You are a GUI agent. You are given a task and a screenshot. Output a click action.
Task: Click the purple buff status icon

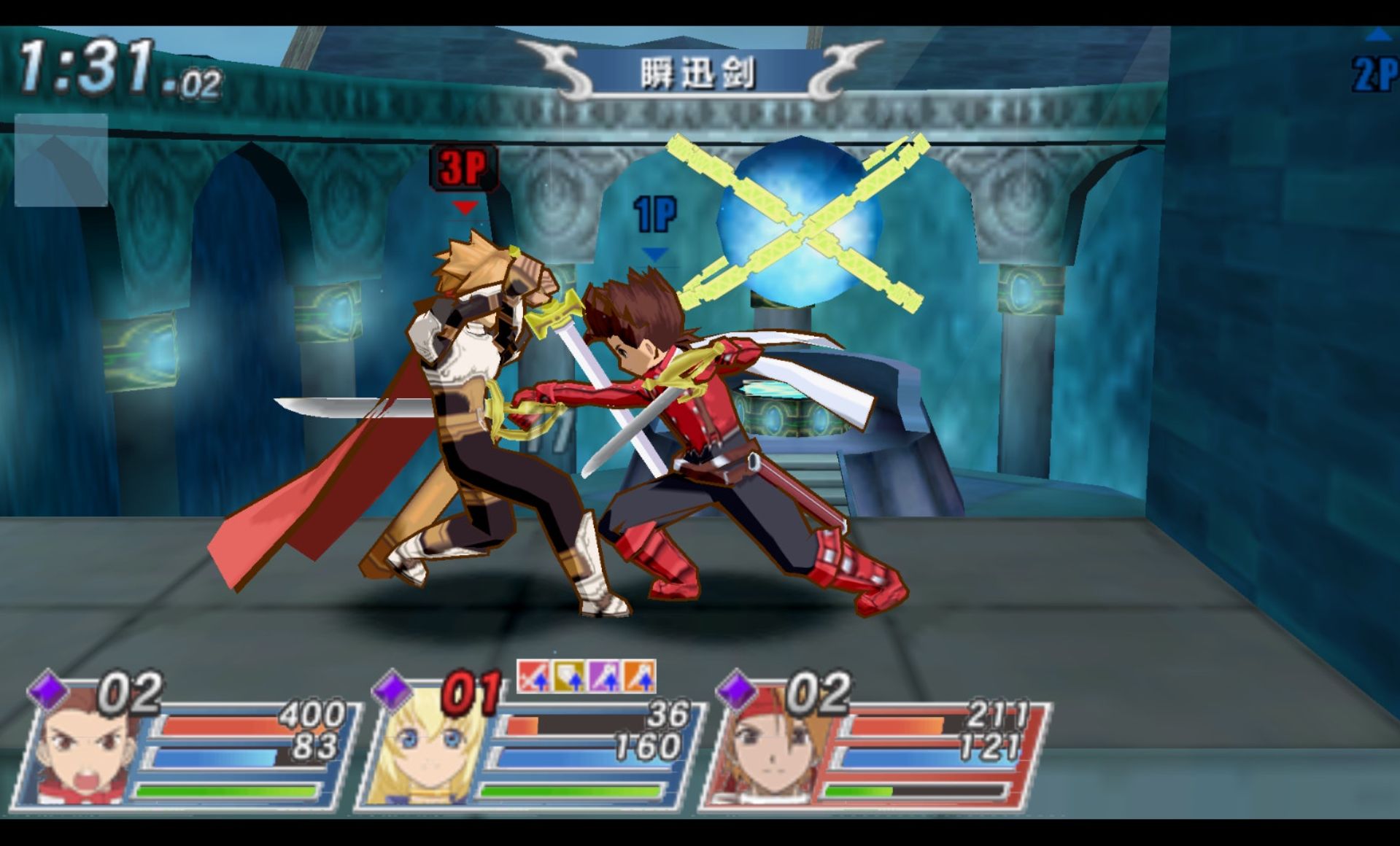604,676
